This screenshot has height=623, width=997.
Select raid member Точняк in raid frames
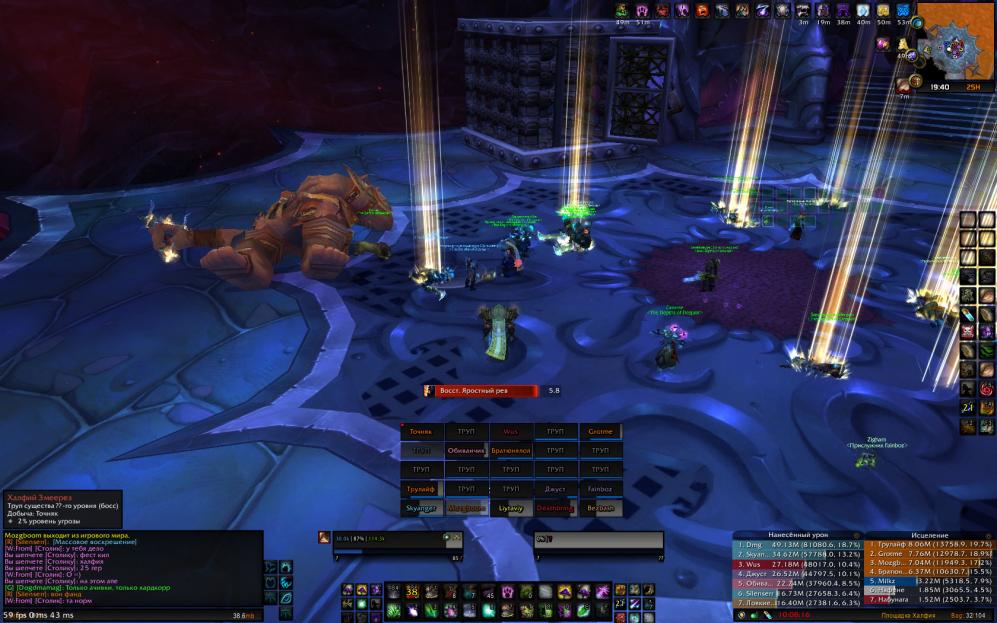coord(422,432)
